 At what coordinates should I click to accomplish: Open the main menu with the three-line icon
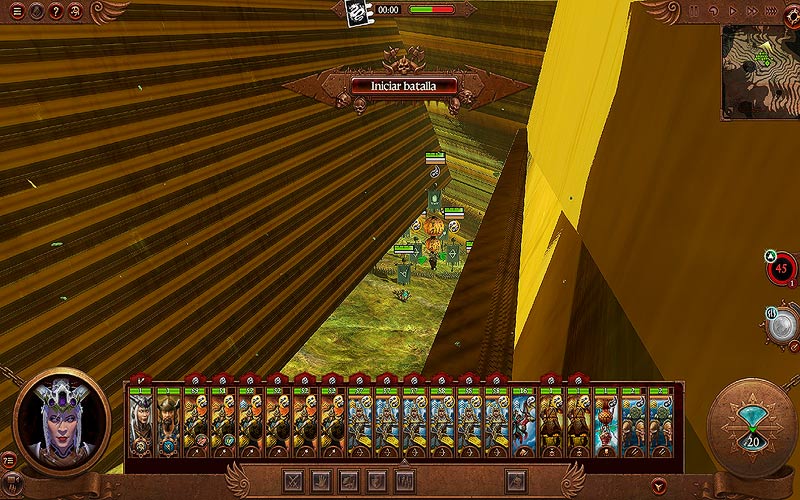pyautogui.click(x=17, y=11)
